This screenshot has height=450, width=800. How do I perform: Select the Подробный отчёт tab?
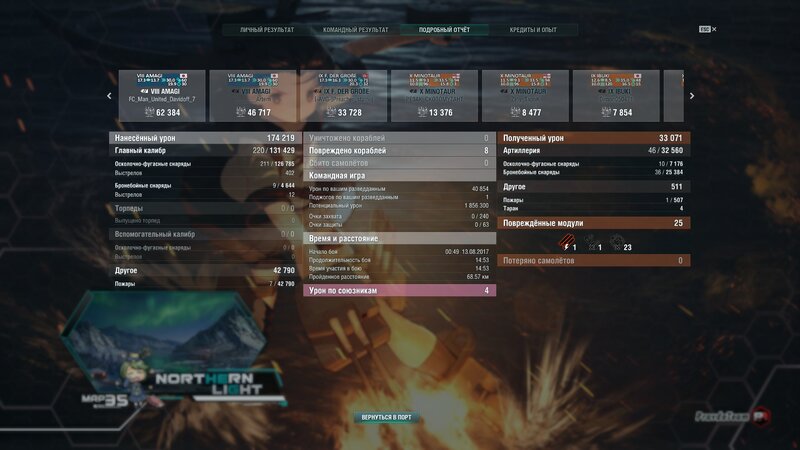[x=444, y=30]
